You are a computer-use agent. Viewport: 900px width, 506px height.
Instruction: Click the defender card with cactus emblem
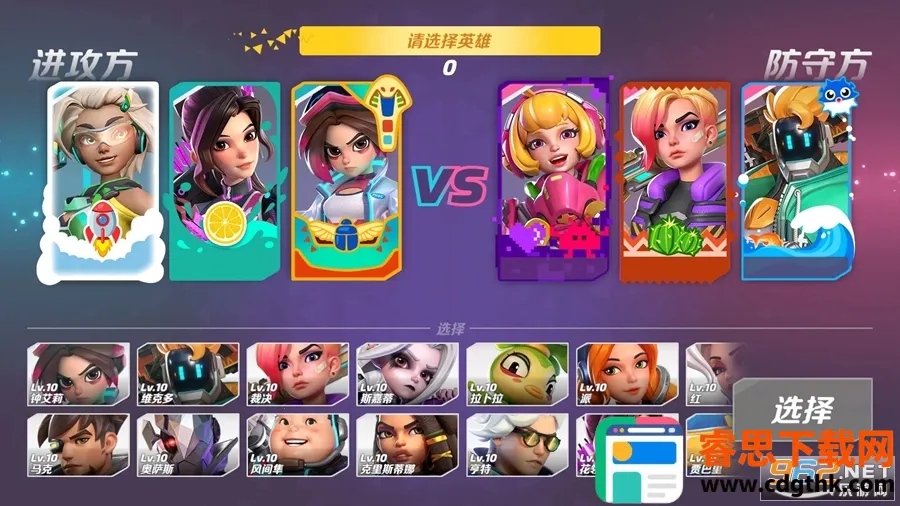tap(676, 180)
